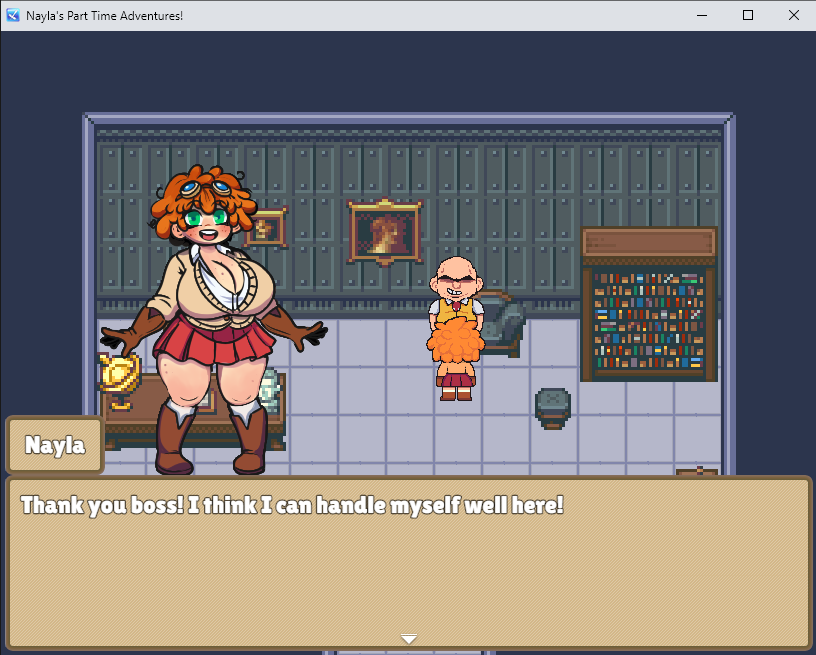
Task: Close the game window
Action: point(793,15)
